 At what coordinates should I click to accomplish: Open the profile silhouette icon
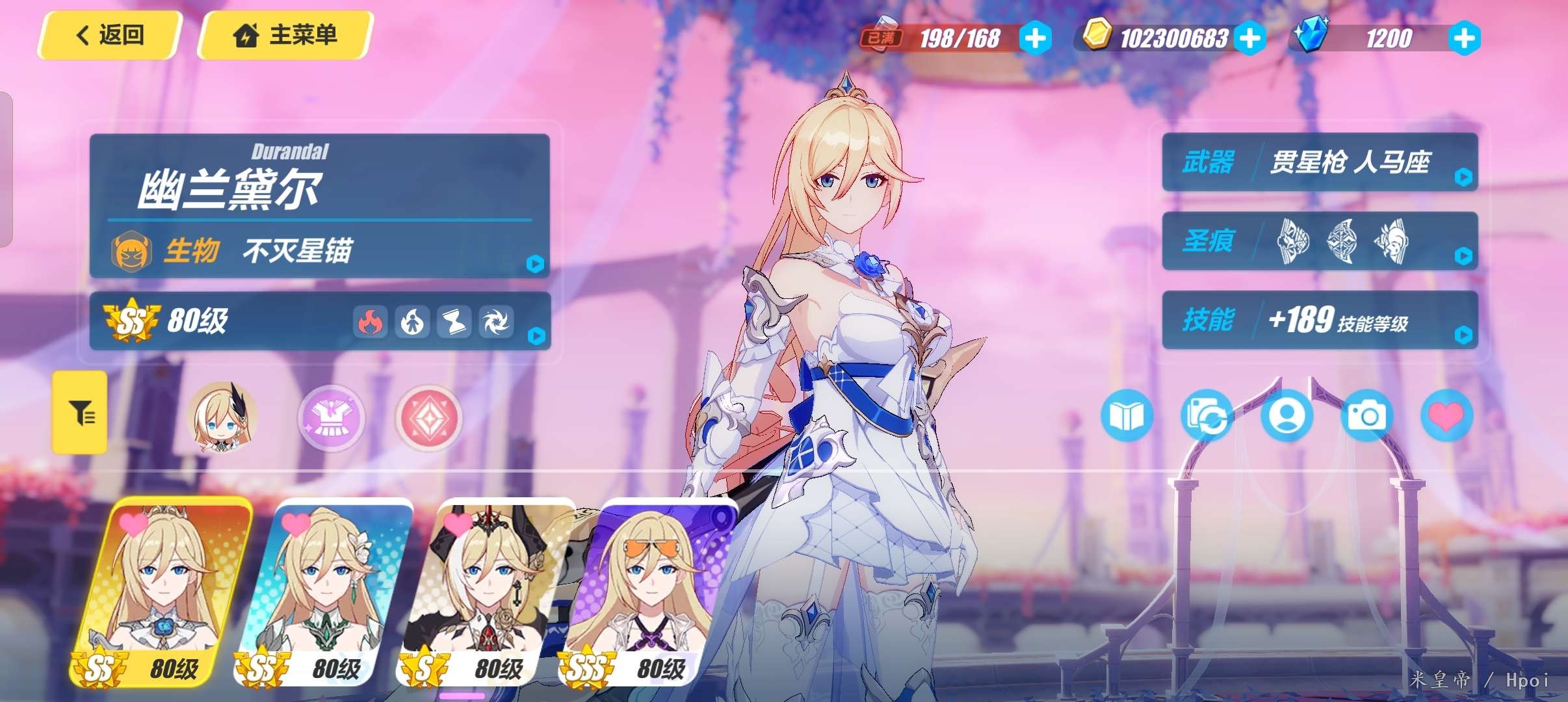point(1287,415)
